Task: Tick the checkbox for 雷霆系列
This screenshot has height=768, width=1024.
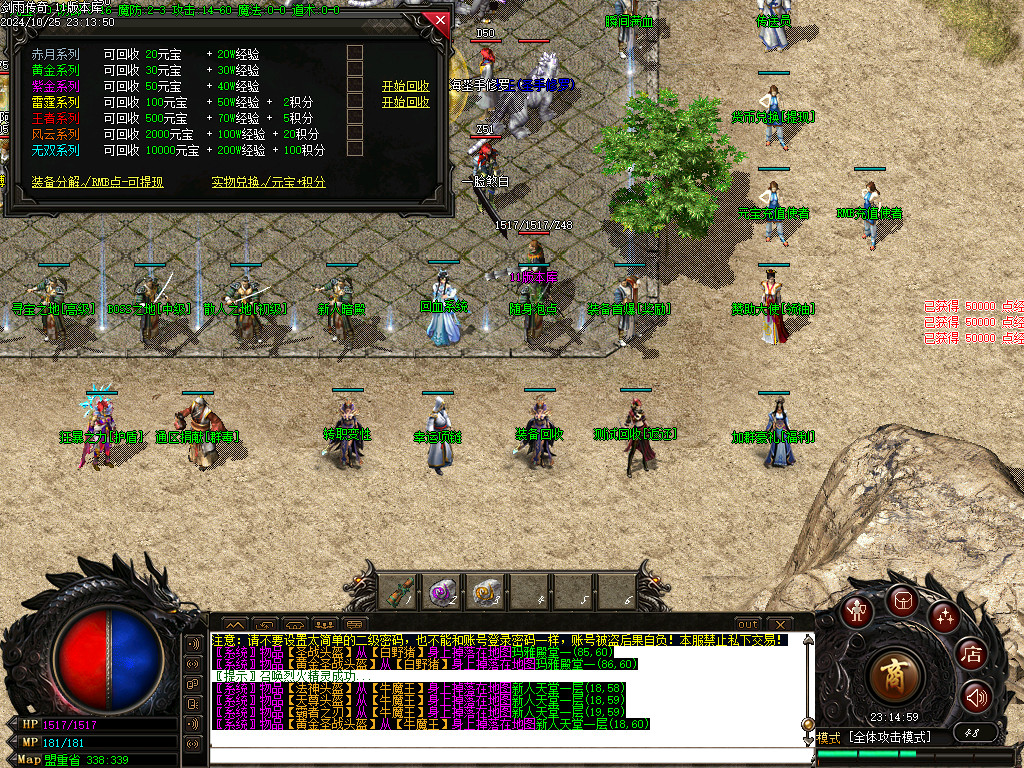Action: [354, 101]
